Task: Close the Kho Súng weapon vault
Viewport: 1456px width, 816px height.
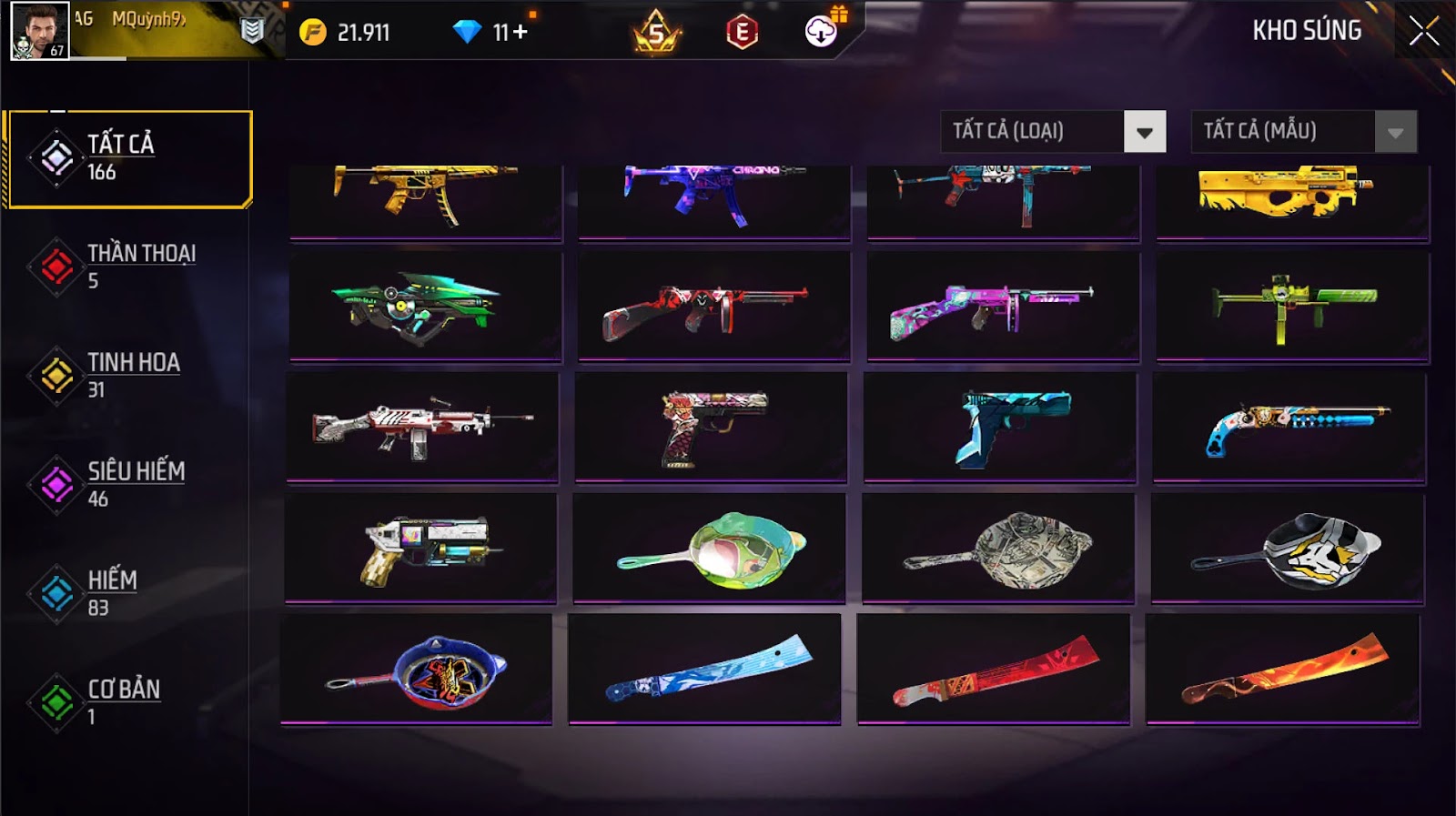Action: (x=1424, y=32)
